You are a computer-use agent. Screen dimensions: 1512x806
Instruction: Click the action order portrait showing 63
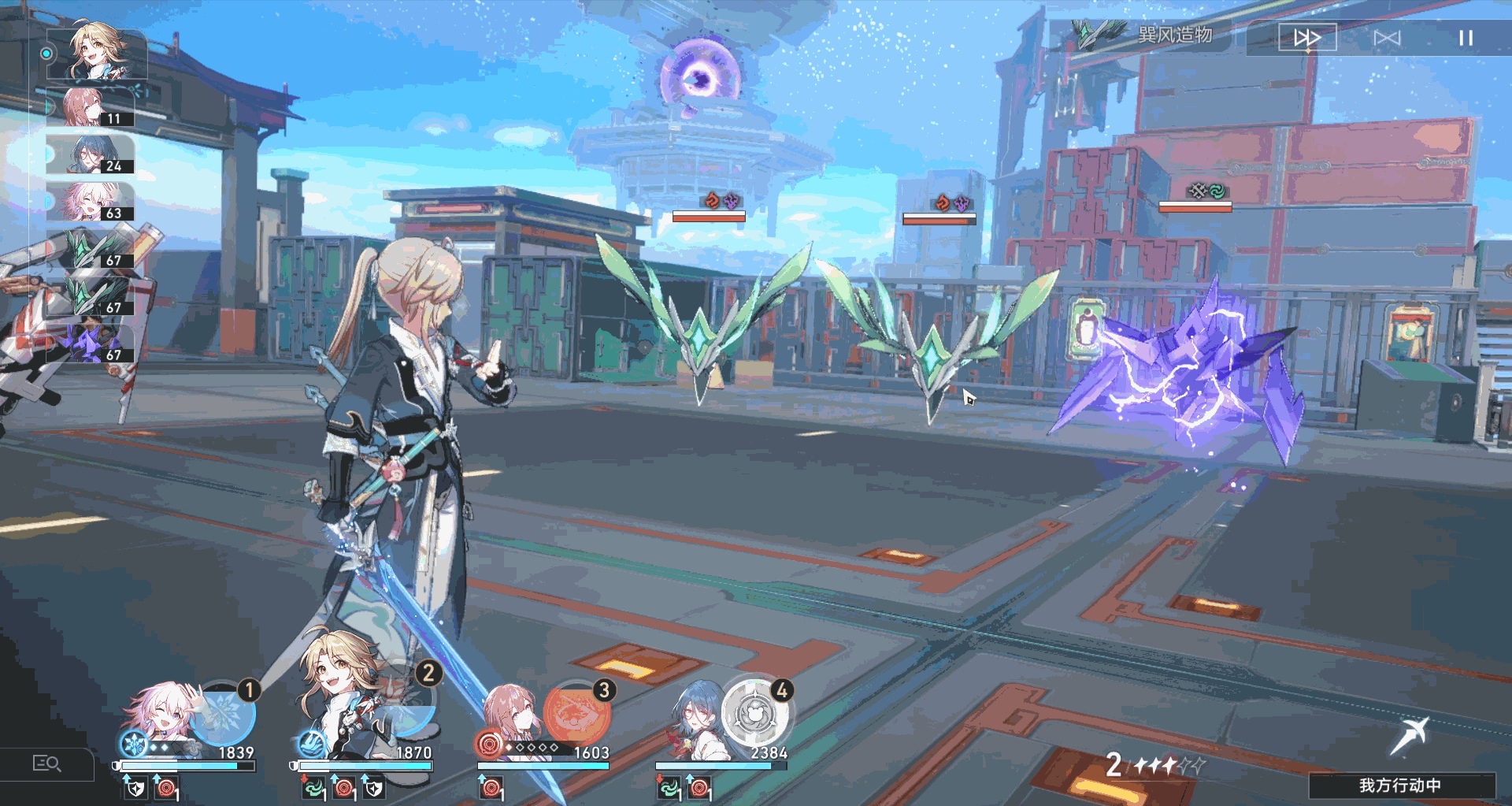[x=90, y=202]
